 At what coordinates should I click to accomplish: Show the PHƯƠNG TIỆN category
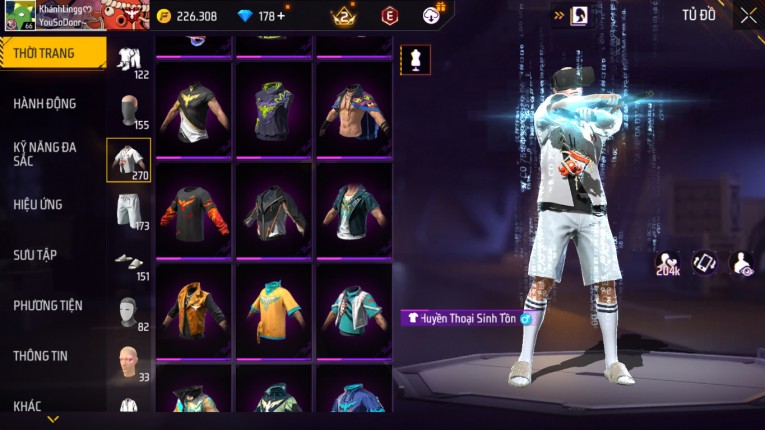pyautogui.click(x=48, y=305)
